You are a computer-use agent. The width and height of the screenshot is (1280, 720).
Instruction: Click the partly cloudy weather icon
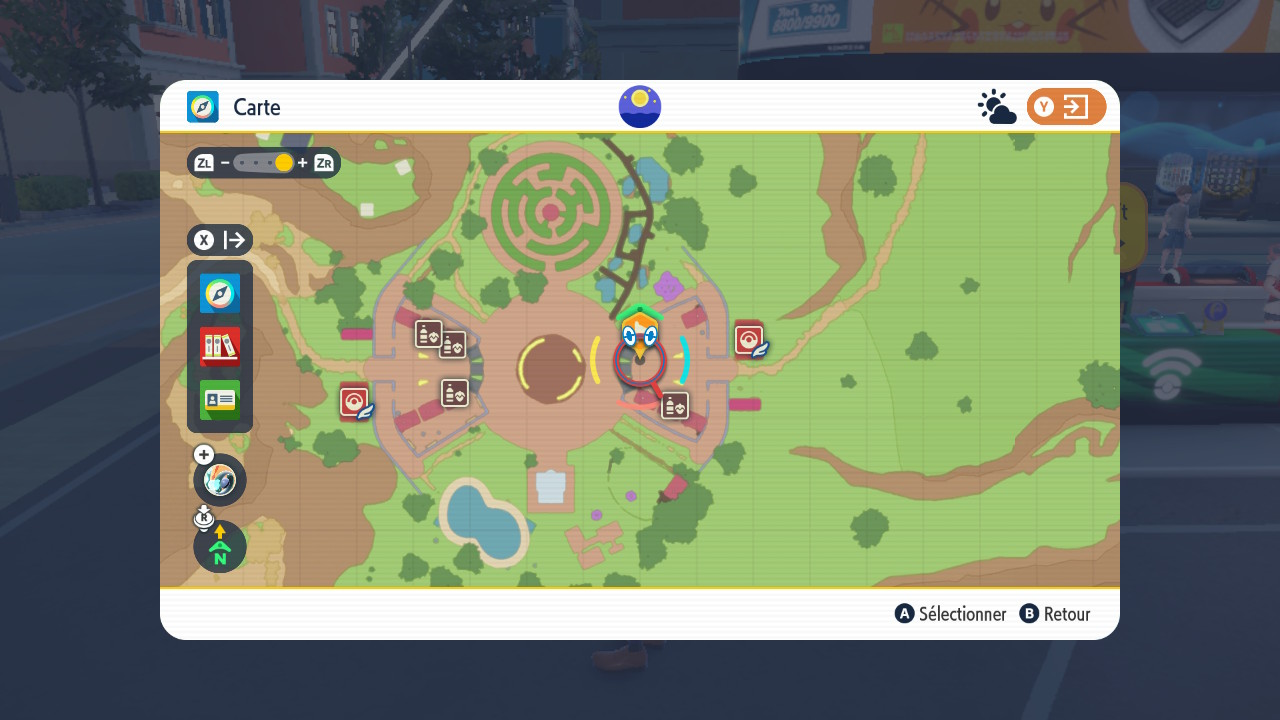[x=996, y=107]
